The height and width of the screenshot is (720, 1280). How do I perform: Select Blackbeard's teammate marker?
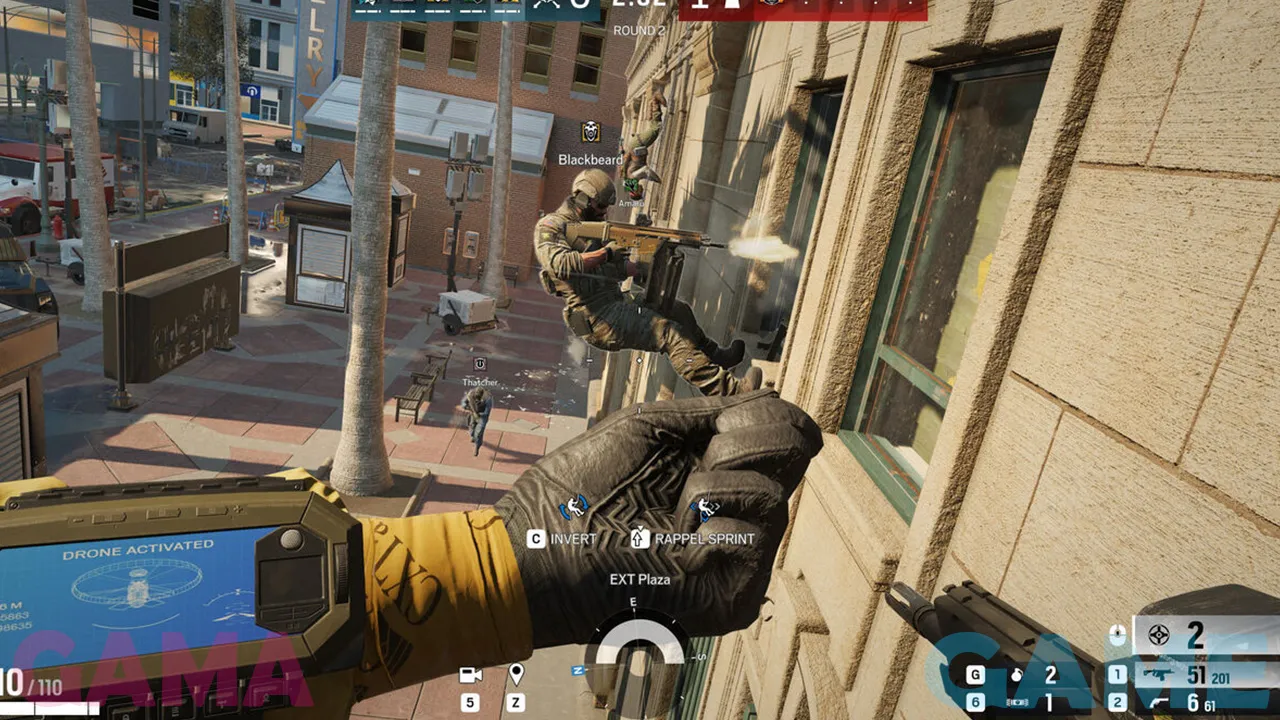pos(590,132)
